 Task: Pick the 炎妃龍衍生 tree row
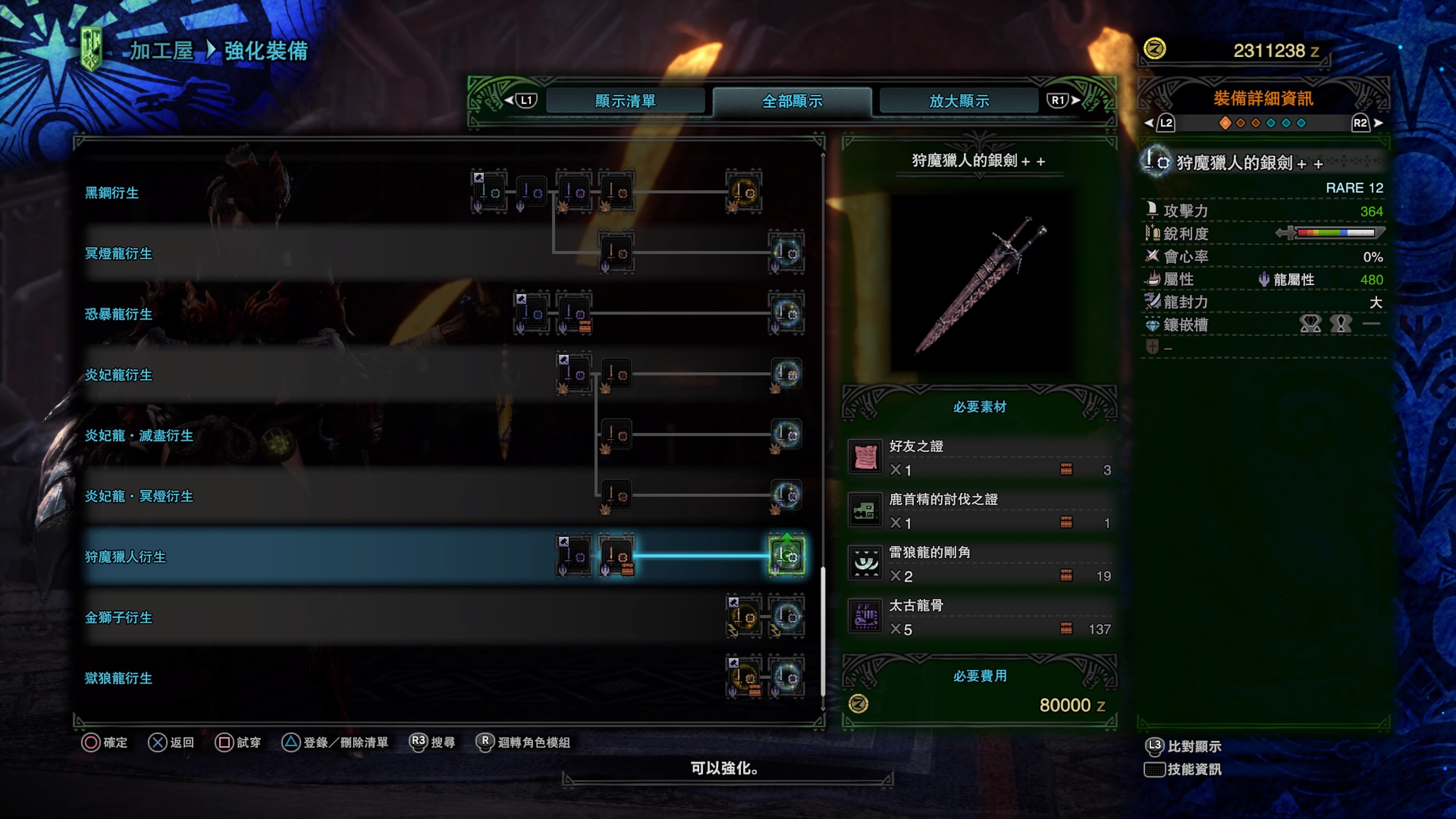pos(119,375)
